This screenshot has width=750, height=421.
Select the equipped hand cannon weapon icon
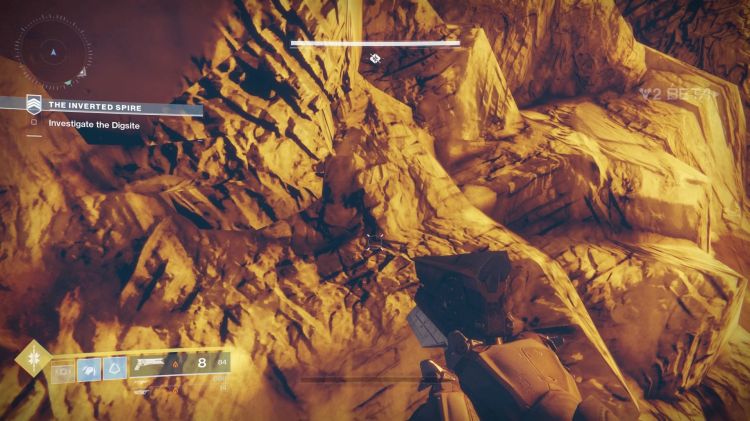(x=150, y=363)
